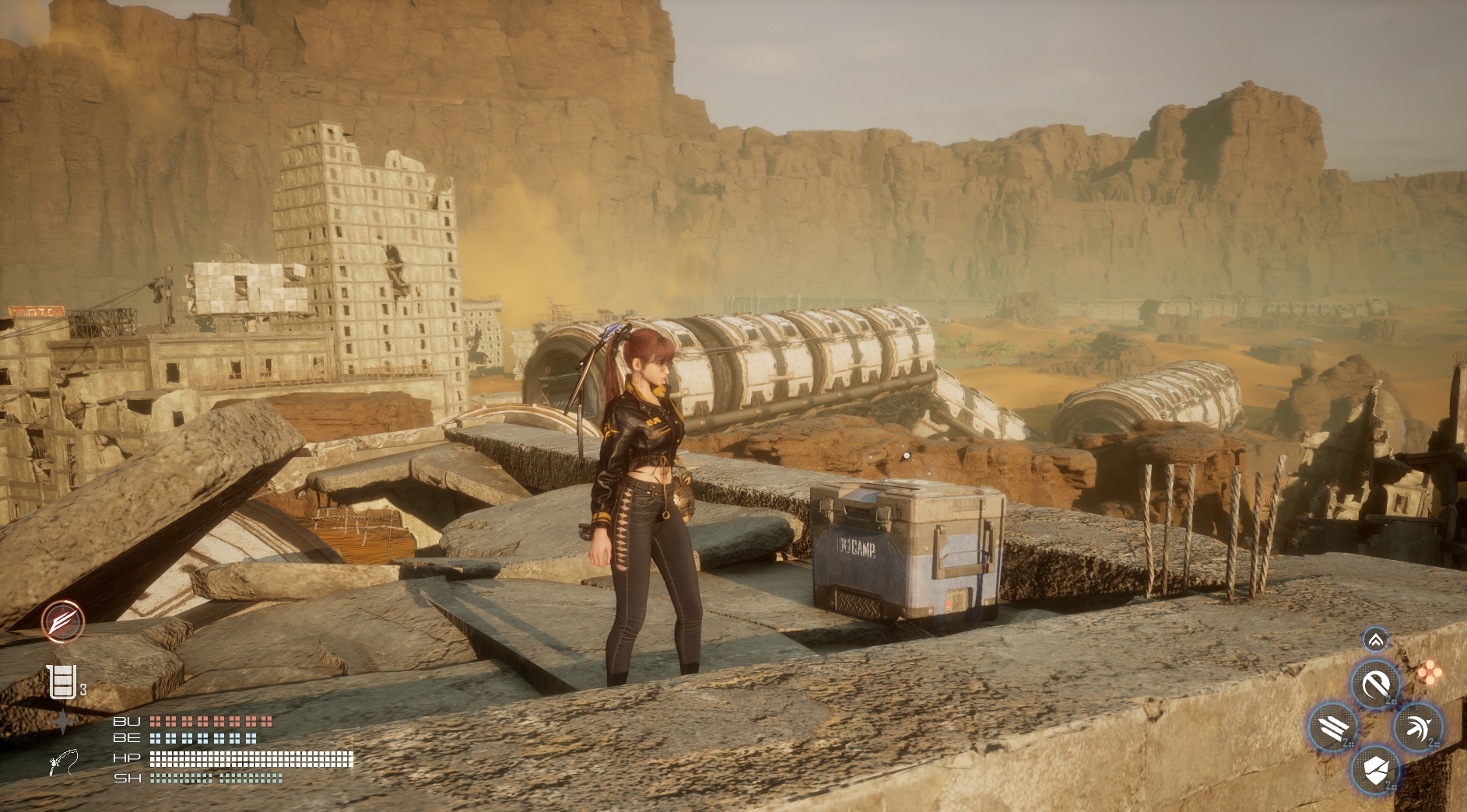Viewport: 1467px width, 812px height.
Task: Click the red winged burst icon
Action: tap(63, 621)
